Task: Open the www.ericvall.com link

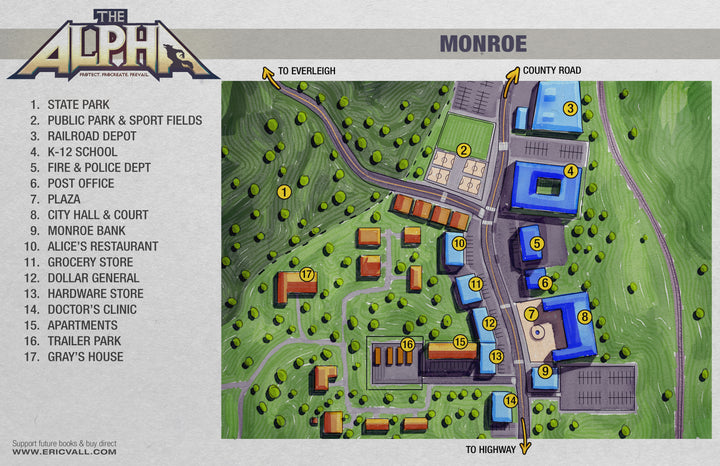Action: click(64, 452)
